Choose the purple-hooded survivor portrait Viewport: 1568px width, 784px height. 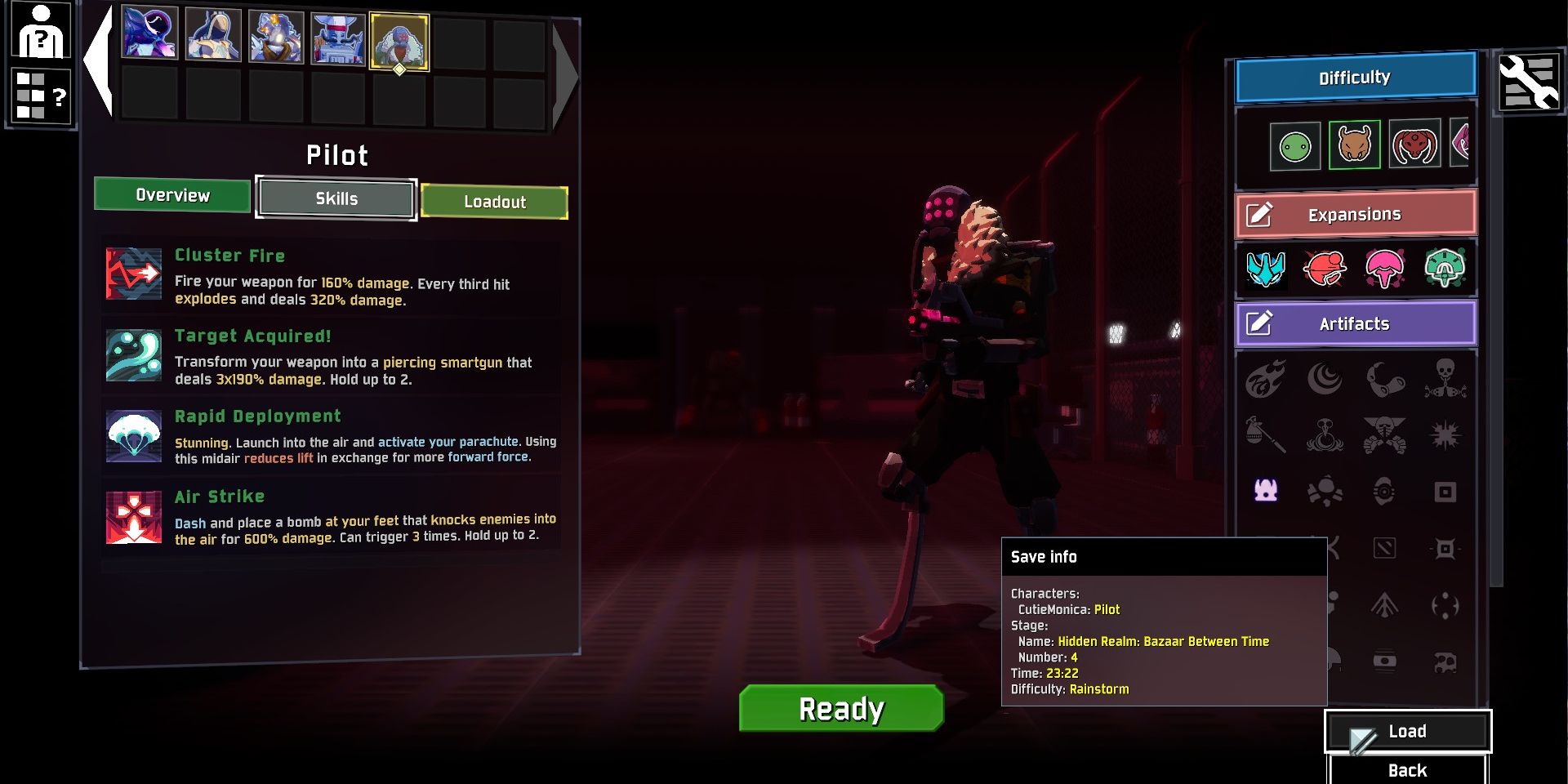click(x=150, y=33)
